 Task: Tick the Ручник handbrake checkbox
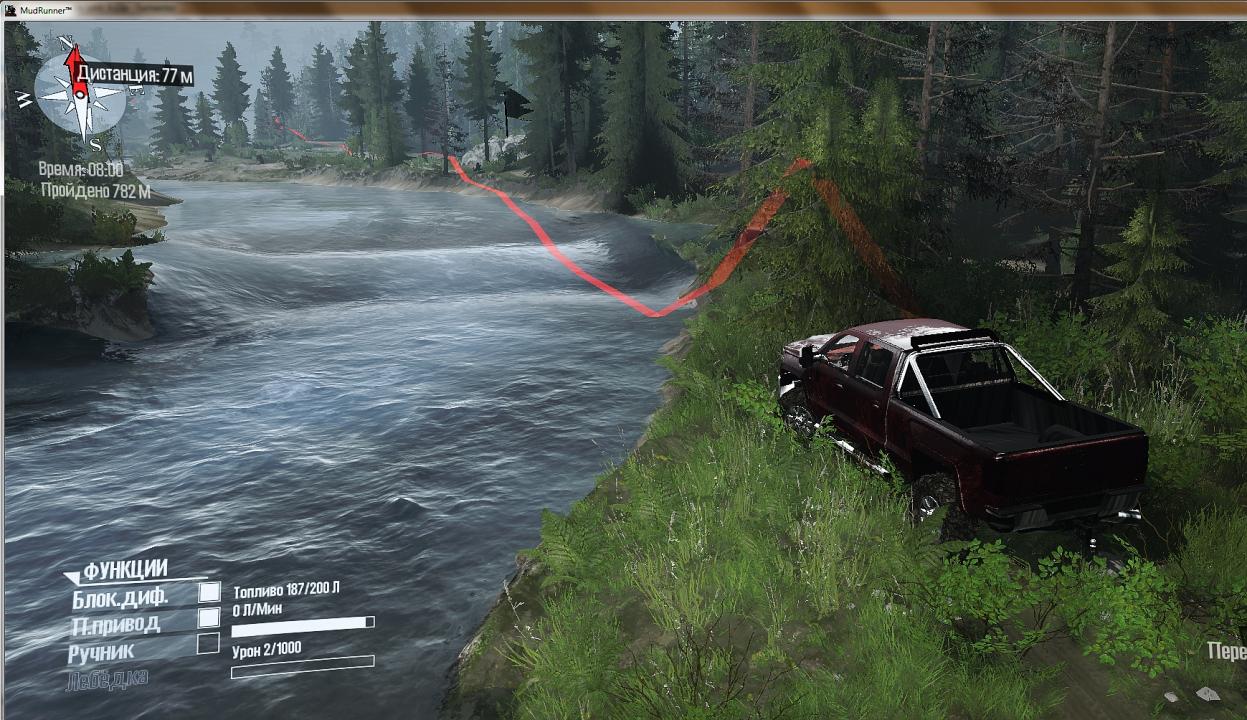208,644
